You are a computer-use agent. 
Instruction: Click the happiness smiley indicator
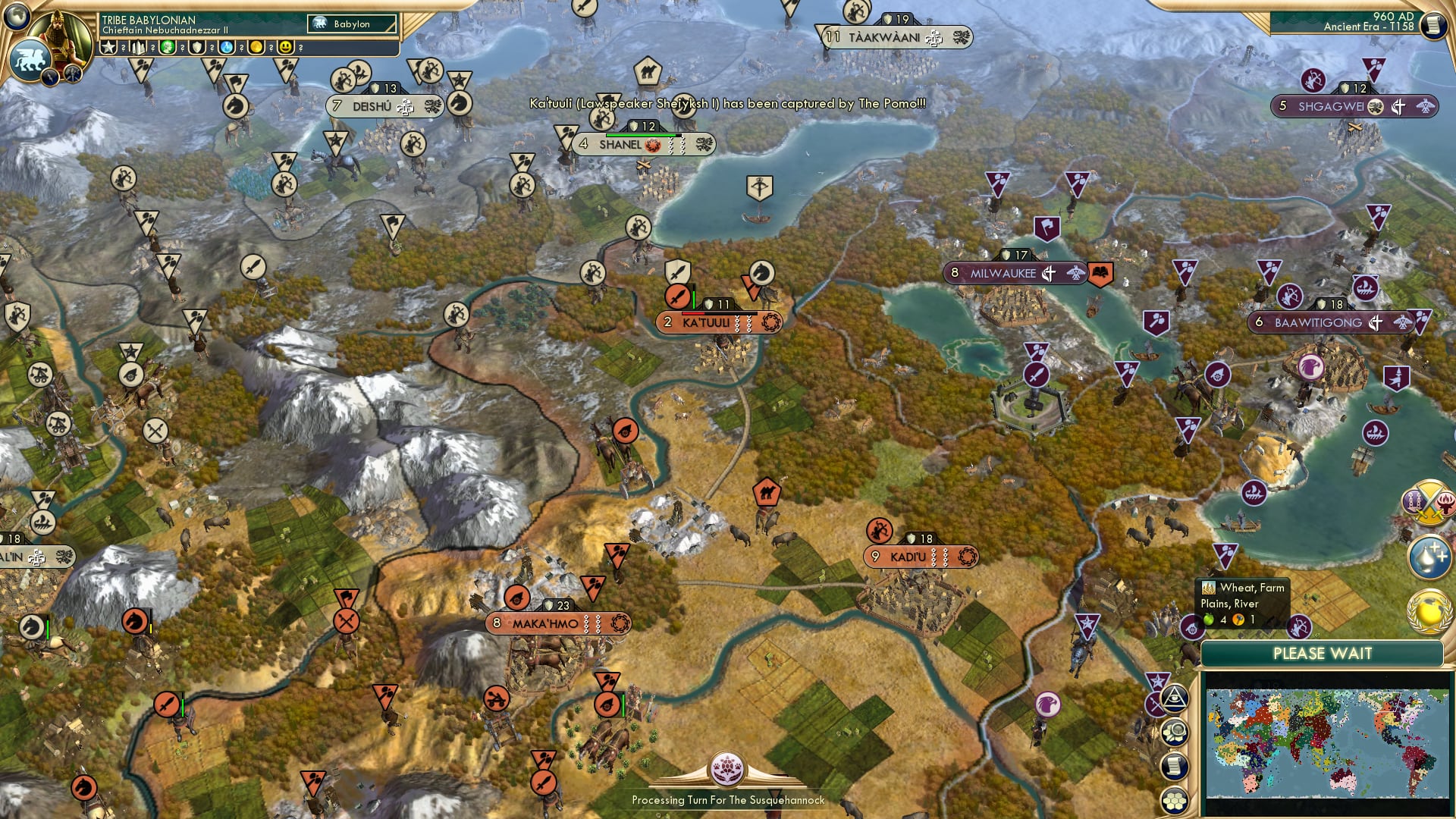pyautogui.click(x=286, y=47)
